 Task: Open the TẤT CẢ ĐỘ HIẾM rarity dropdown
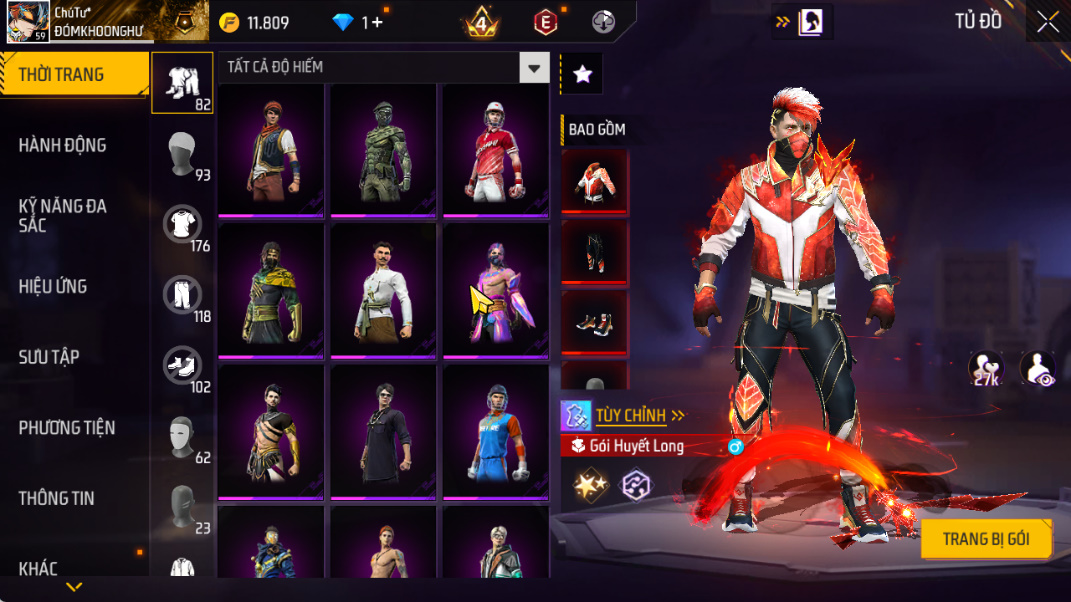535,68
